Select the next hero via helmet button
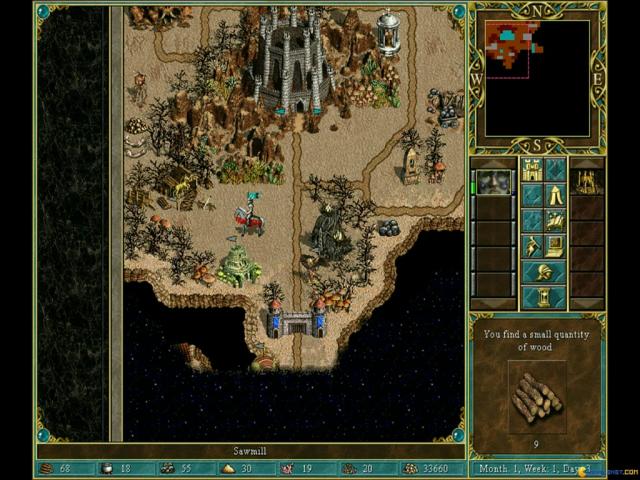Viewport: 640px width, 480px height. coord(543,271)
